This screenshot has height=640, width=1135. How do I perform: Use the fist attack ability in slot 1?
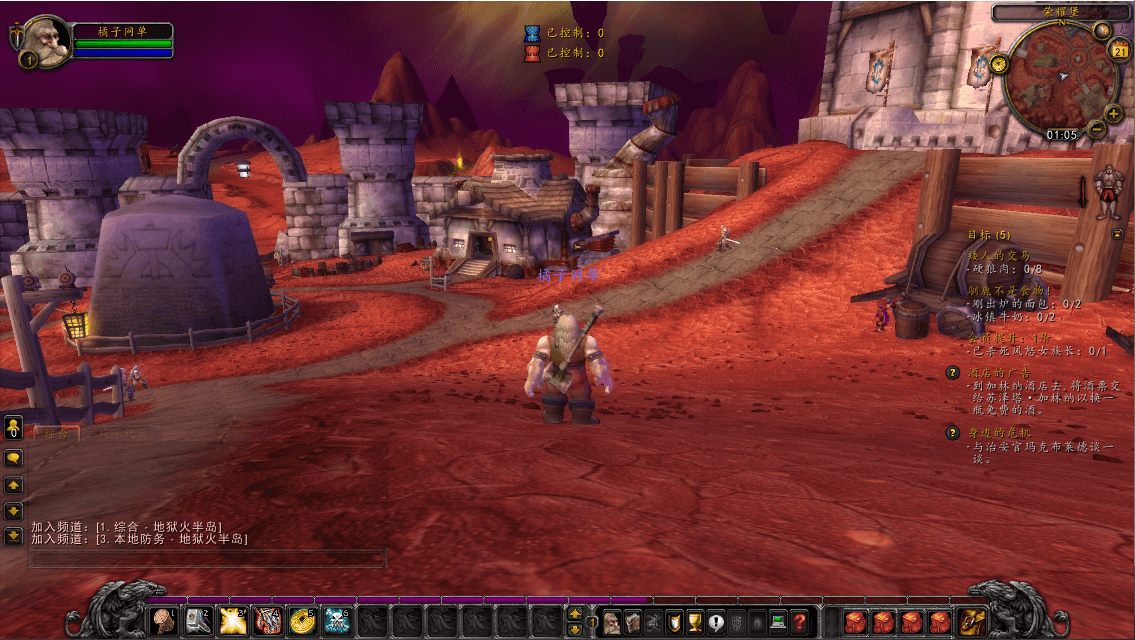click(162, 621)
